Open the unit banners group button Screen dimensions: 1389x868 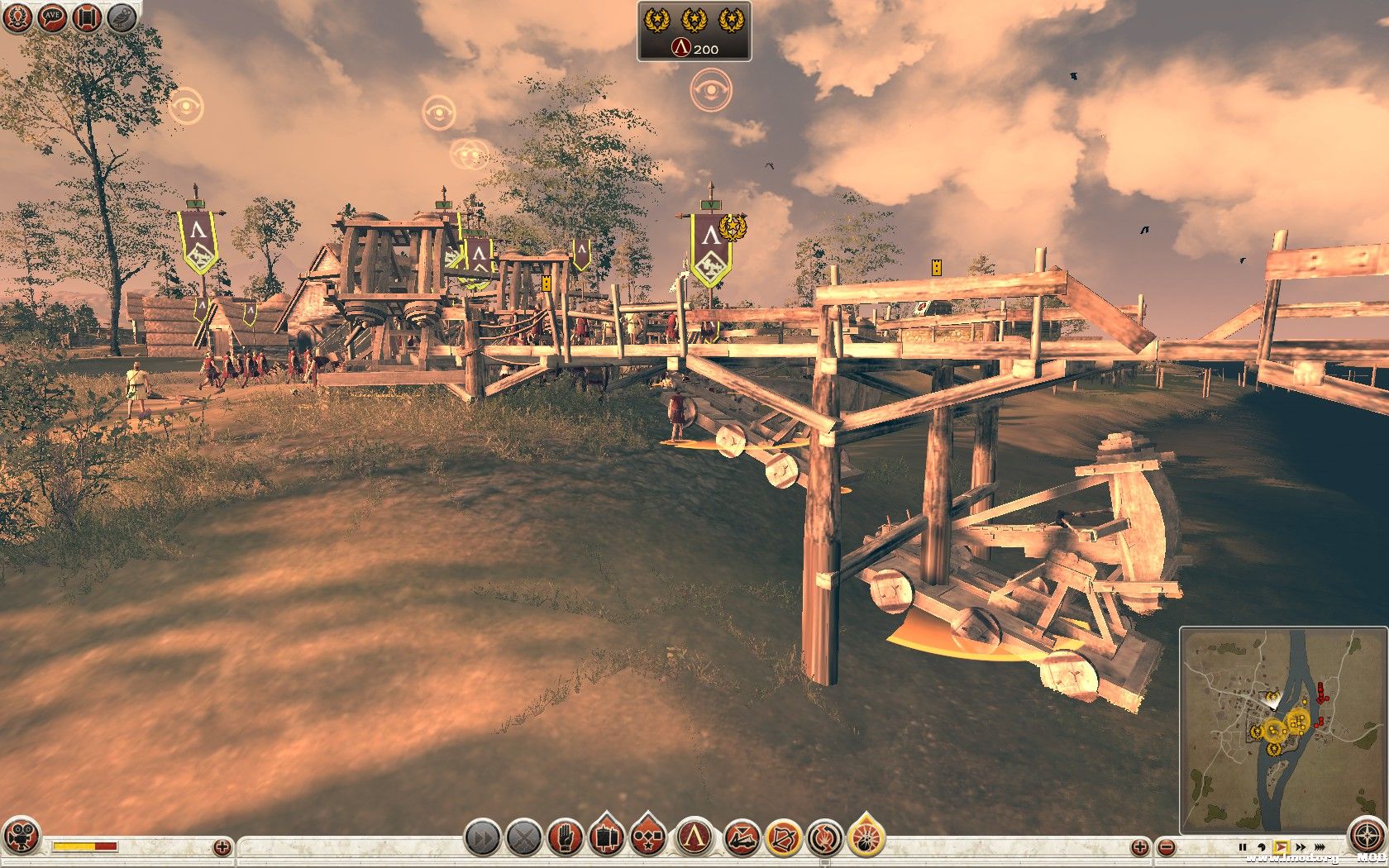coord(608,837)
